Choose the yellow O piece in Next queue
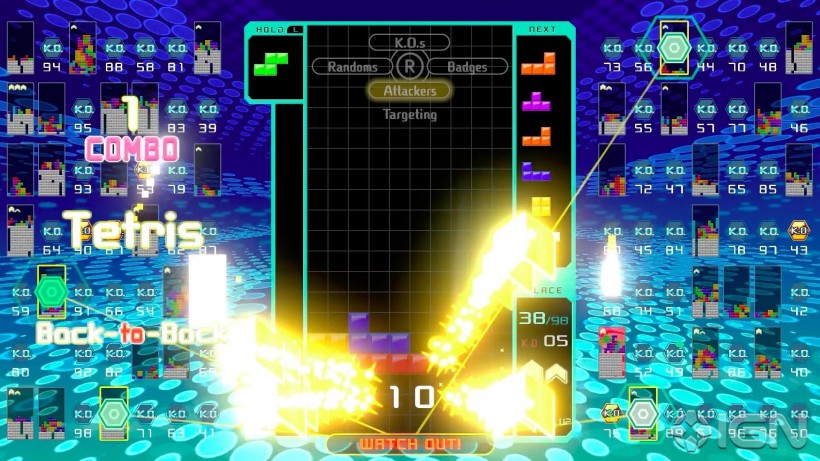 [541, 206]
